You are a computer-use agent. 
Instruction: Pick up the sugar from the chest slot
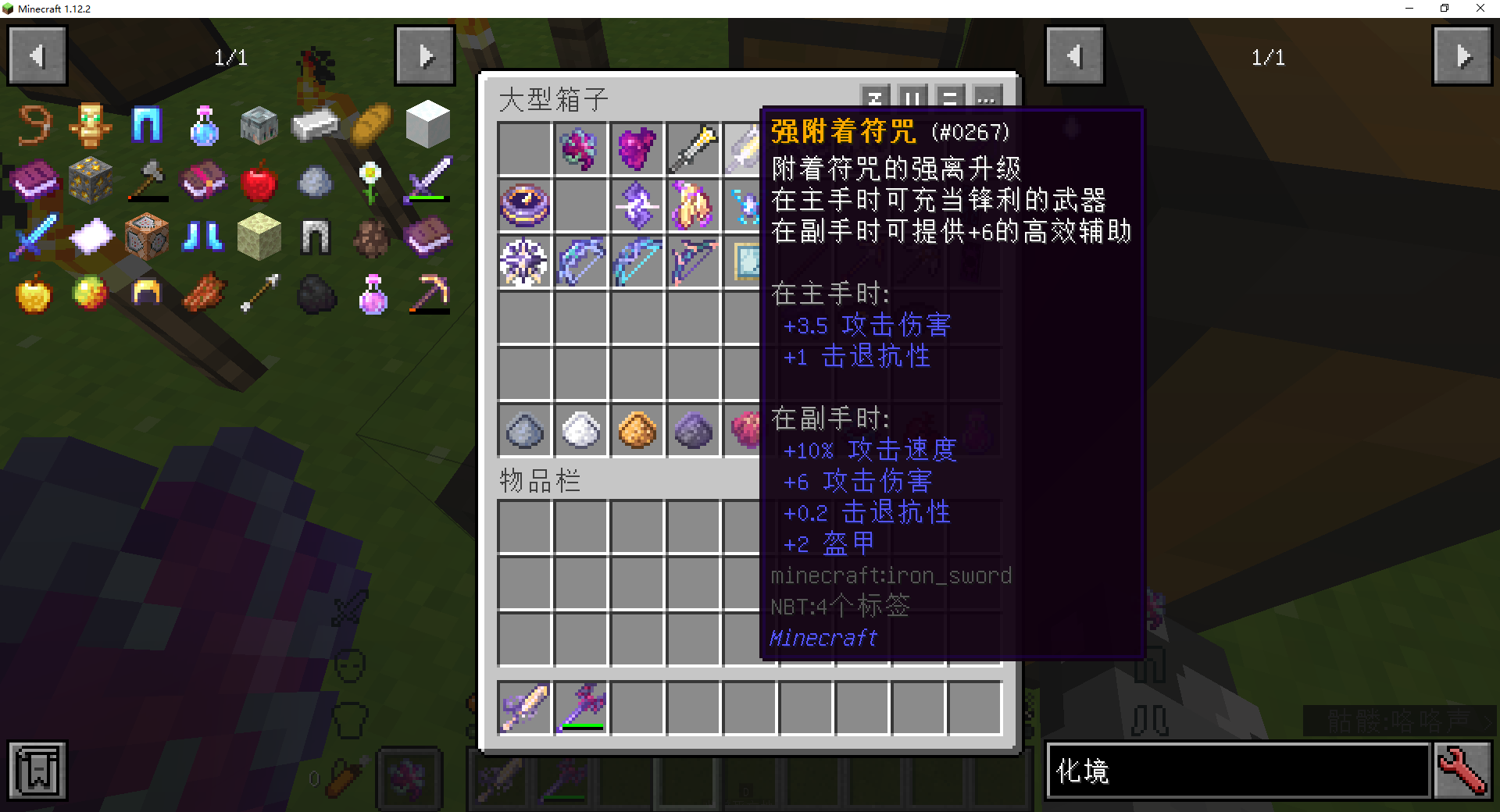click(580, 430)
